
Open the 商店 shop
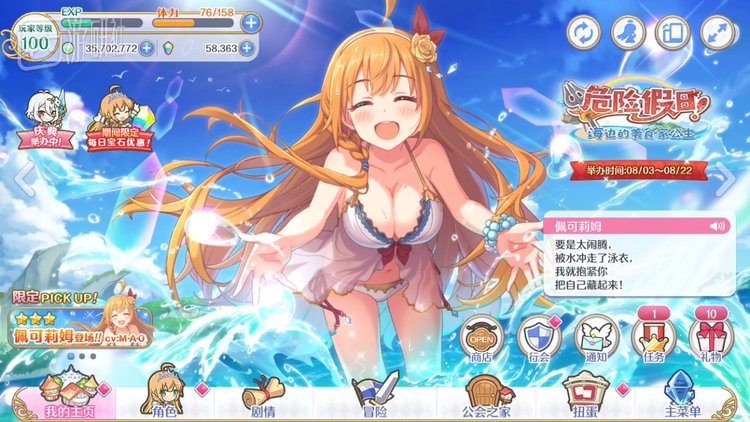pos(482,338)
